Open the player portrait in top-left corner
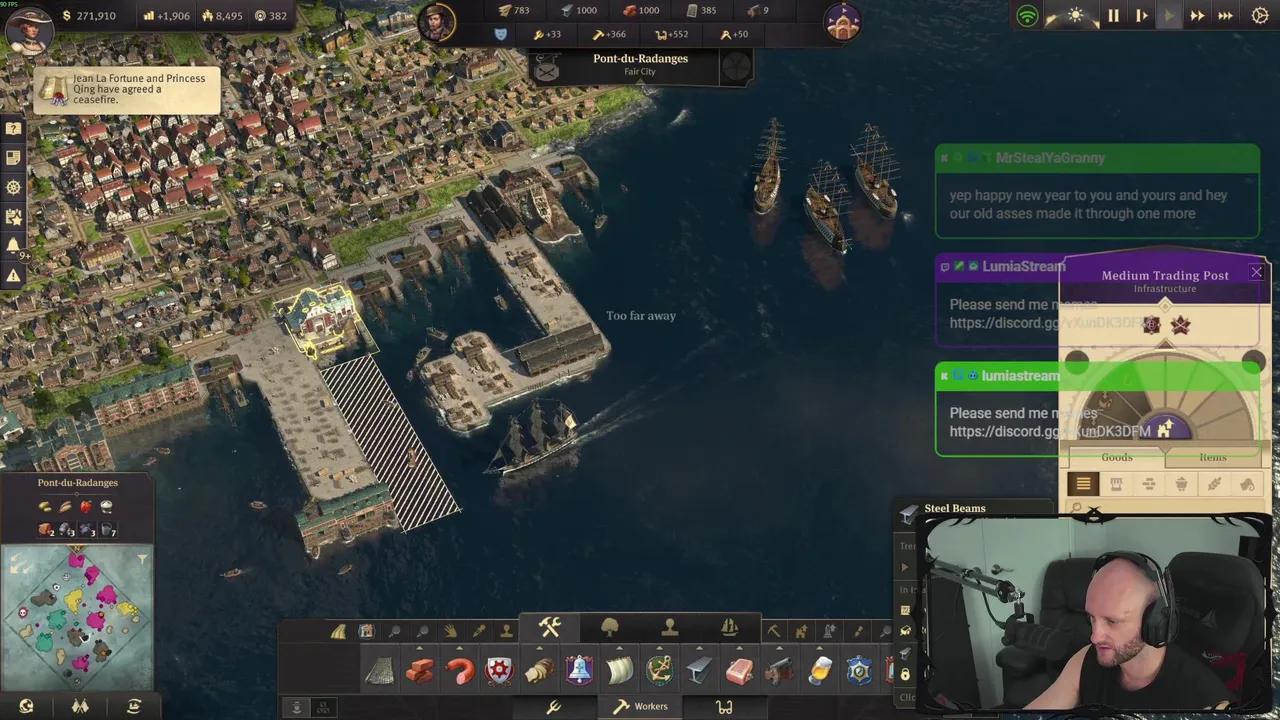Image resolution: width=1280 pixels, height=720 pixels. 28,26
